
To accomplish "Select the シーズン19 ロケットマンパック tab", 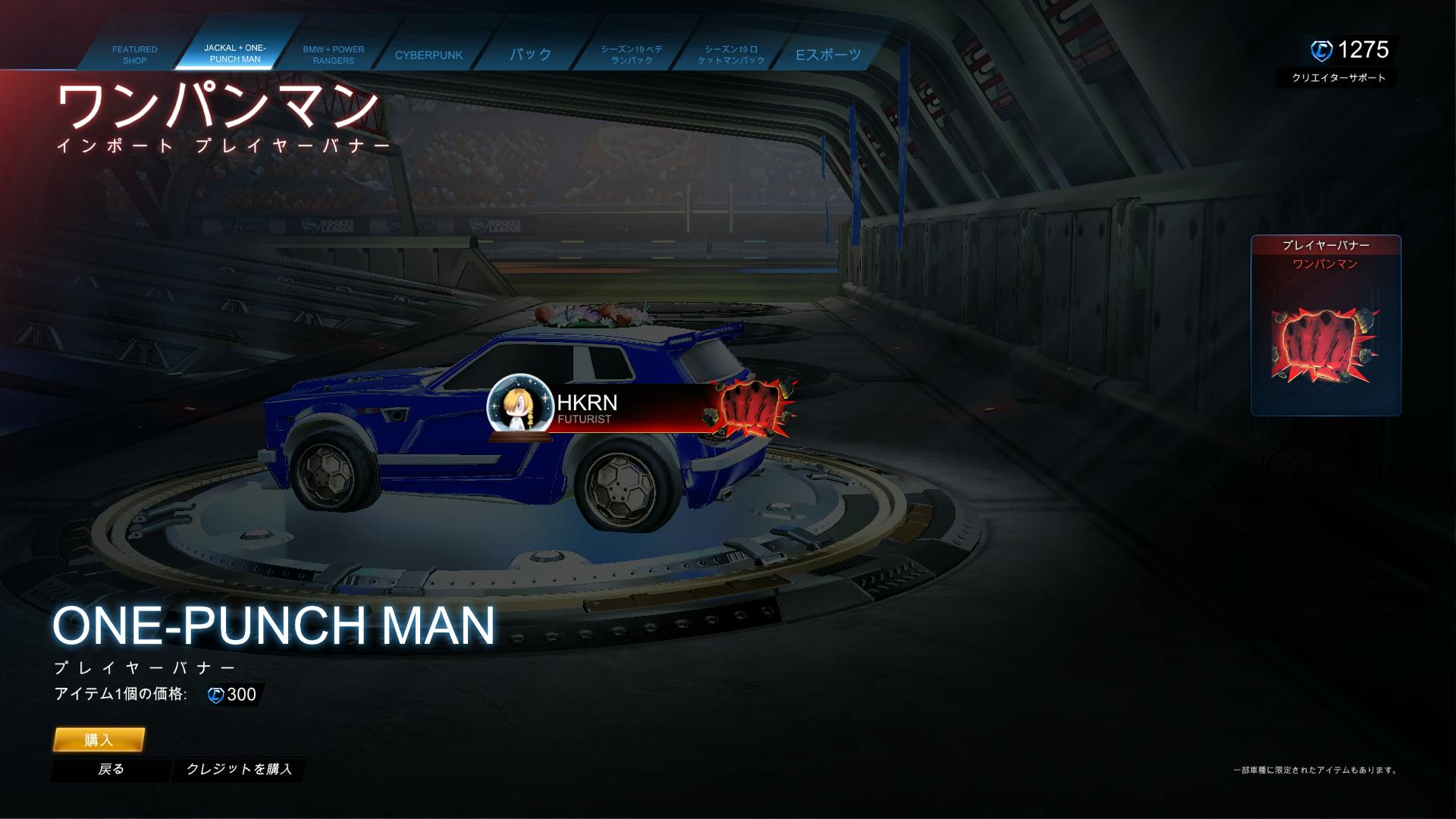I will pos(731,55).
